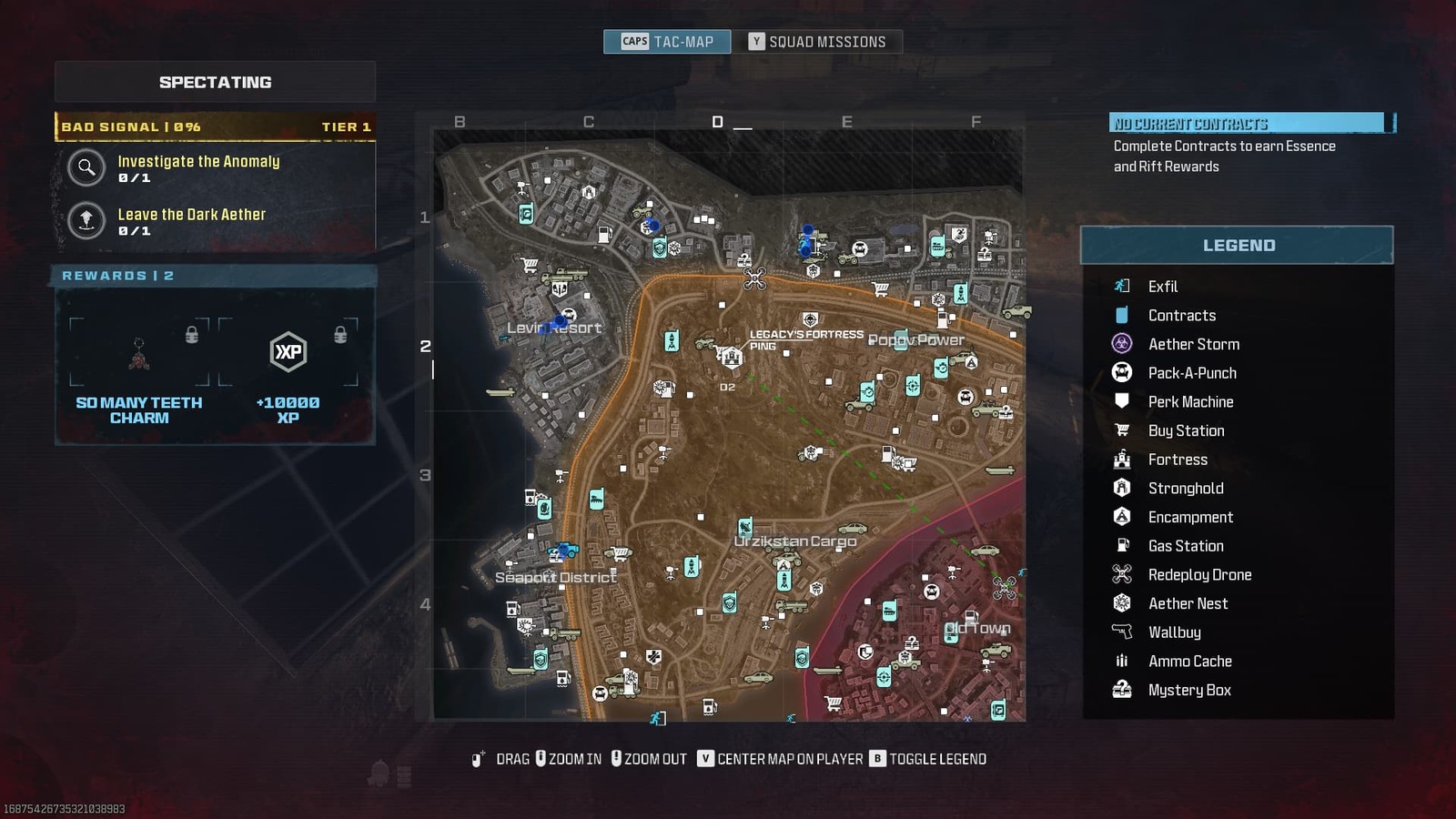Select the Redeploy Drone legend icon
1456x819 pixels.
(x=1122, y=574)
